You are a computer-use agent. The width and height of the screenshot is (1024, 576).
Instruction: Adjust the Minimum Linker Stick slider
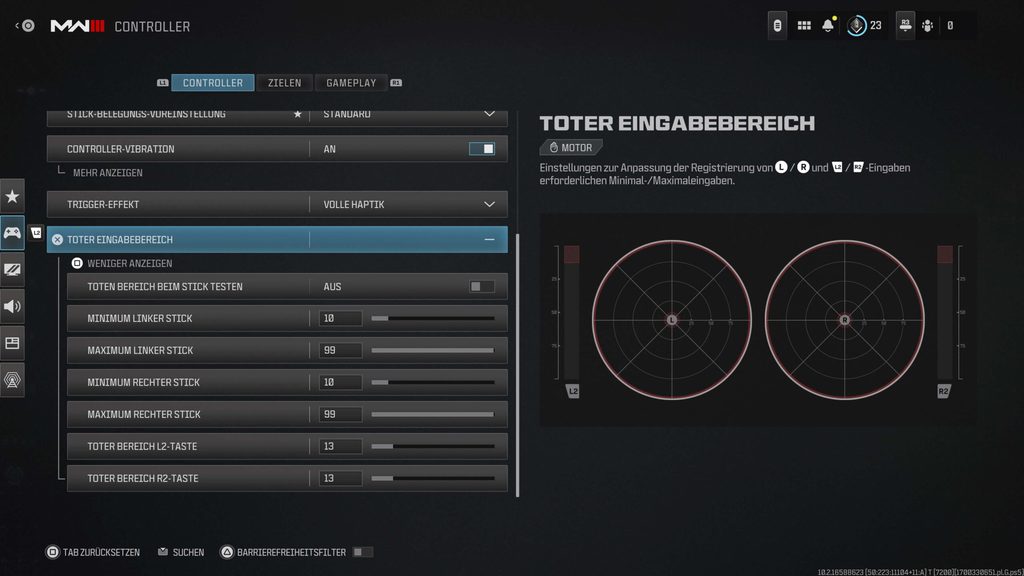[x=432, y=319]
